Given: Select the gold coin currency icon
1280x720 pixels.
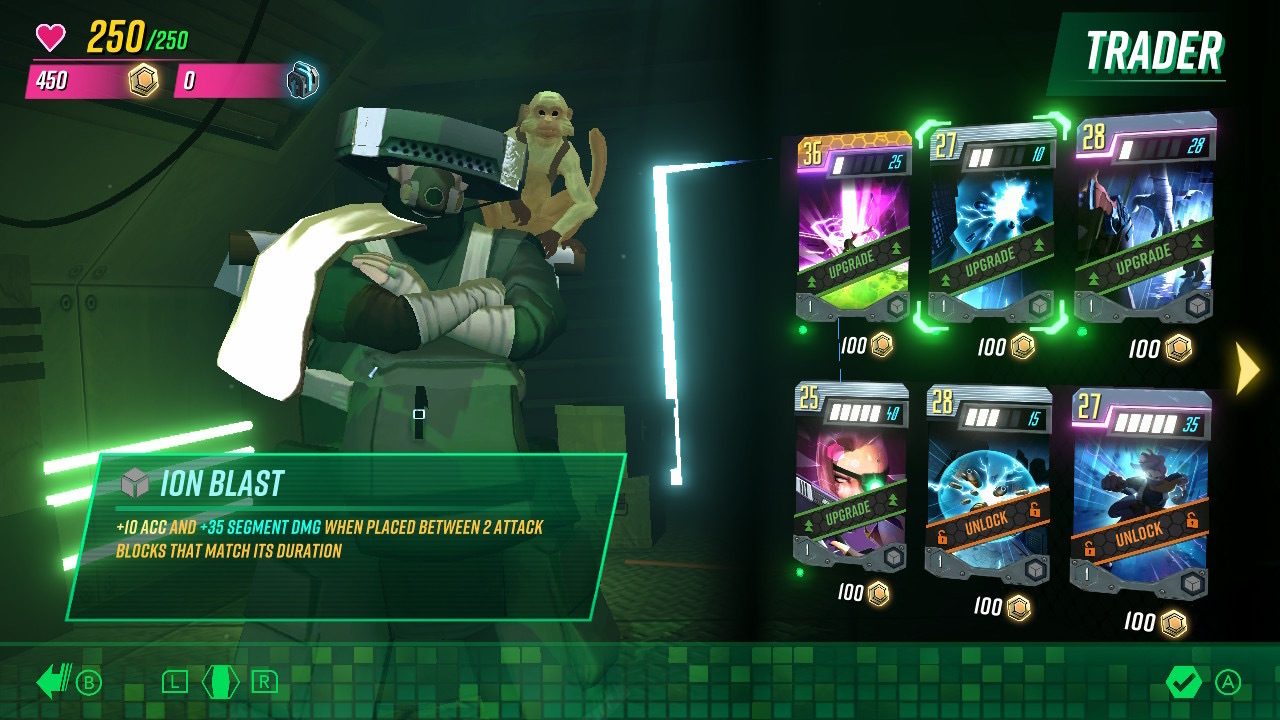Looking at the screenshot, I should tap(143, 78).
